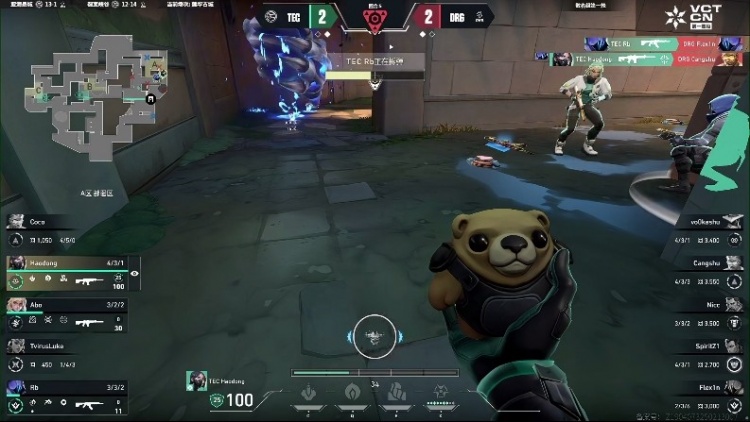Activate the downward arrow ability icon
Screen dimensions: 750x422
(x=310, y=392)
